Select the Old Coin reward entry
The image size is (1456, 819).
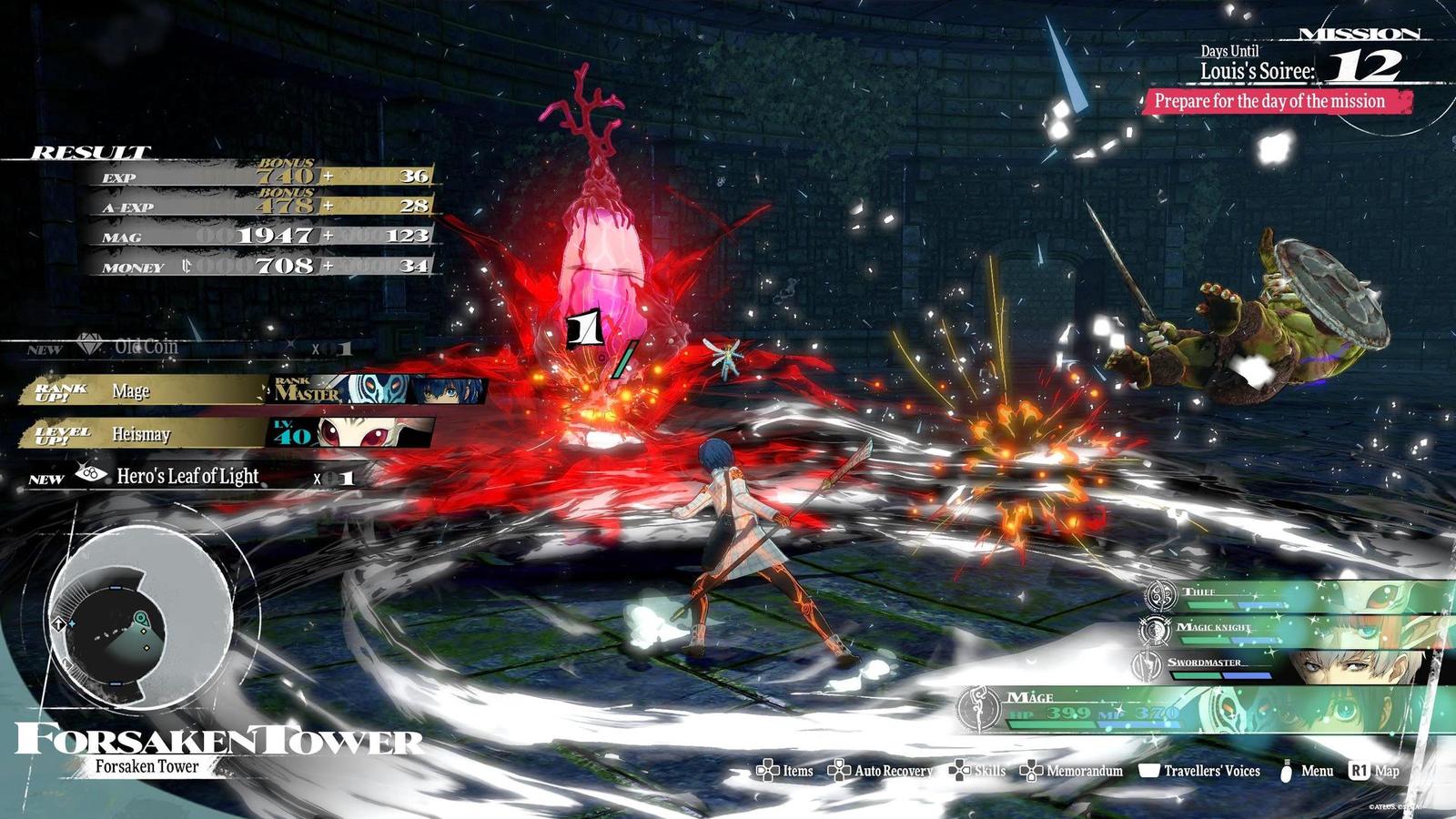(x=146, y=347)
